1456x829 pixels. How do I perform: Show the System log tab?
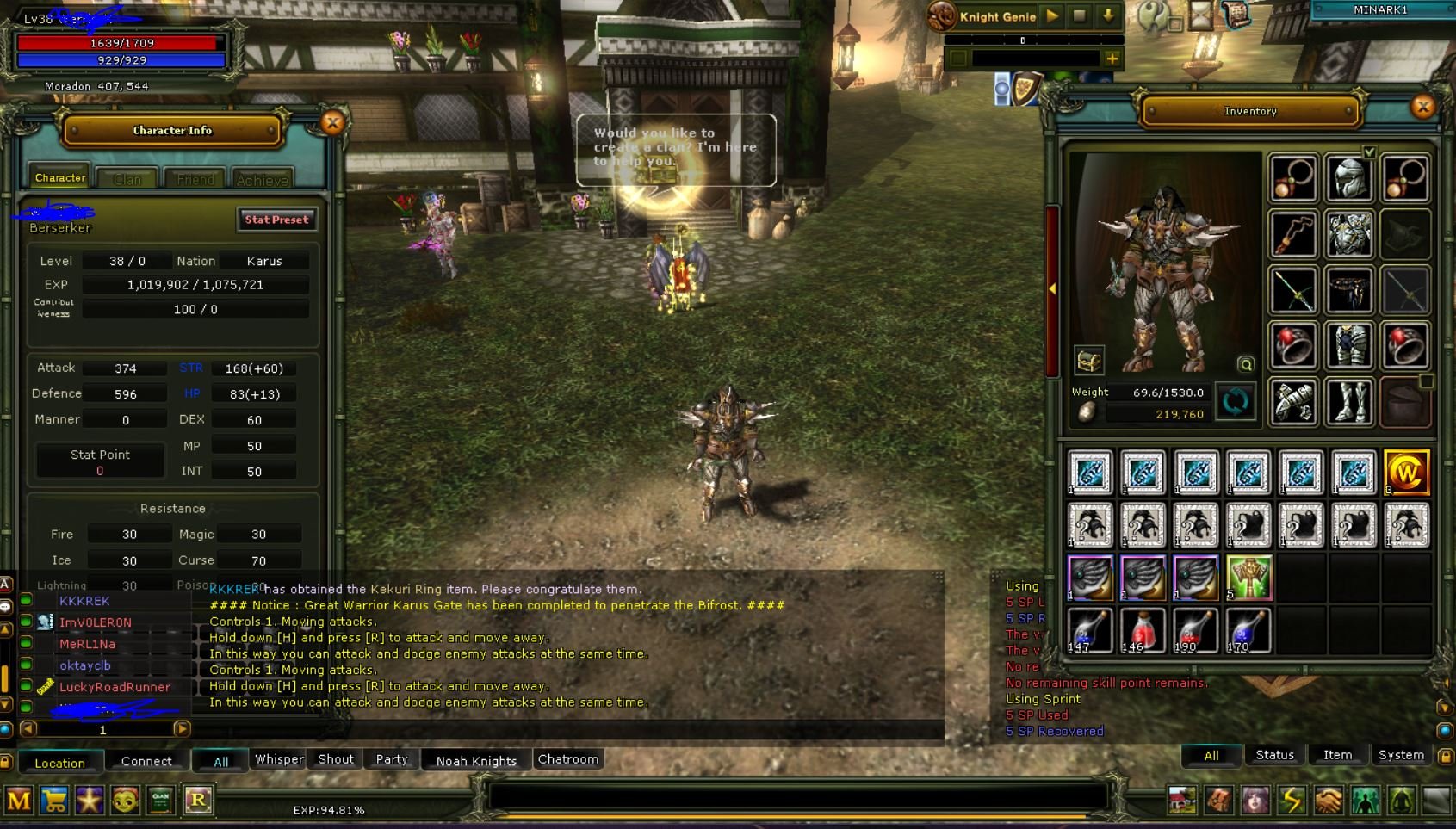[1401, 755]
